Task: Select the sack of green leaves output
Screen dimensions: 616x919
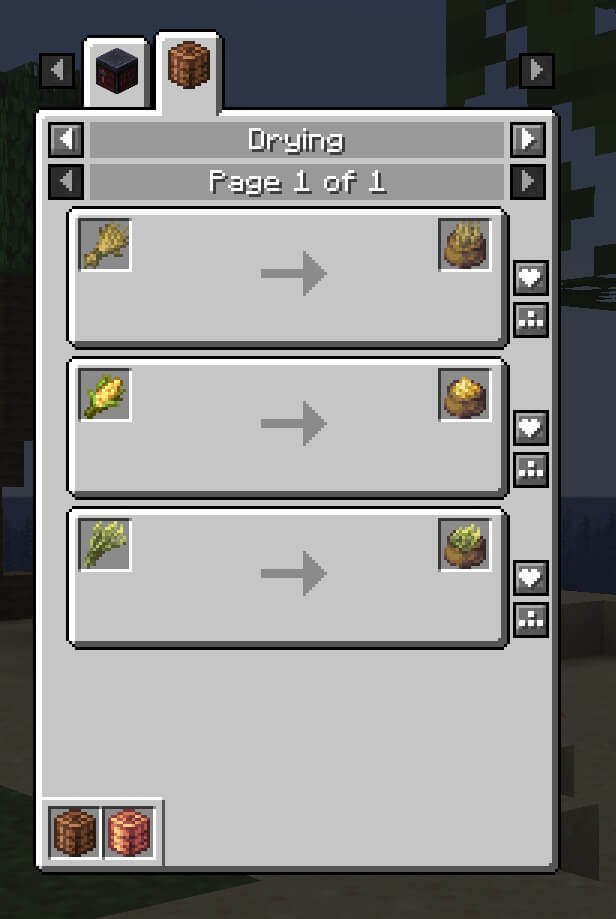Action: tap(465, 545)
